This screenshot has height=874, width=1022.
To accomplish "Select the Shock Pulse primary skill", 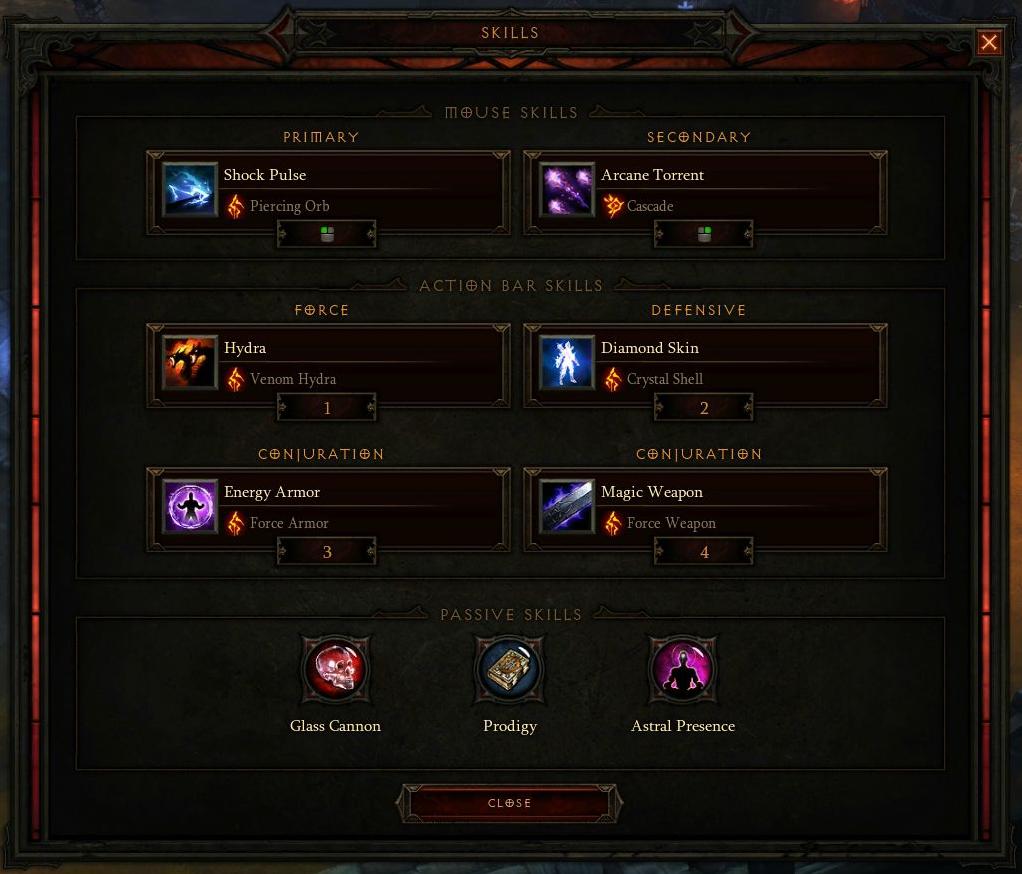I will click(x=327, y=189).
